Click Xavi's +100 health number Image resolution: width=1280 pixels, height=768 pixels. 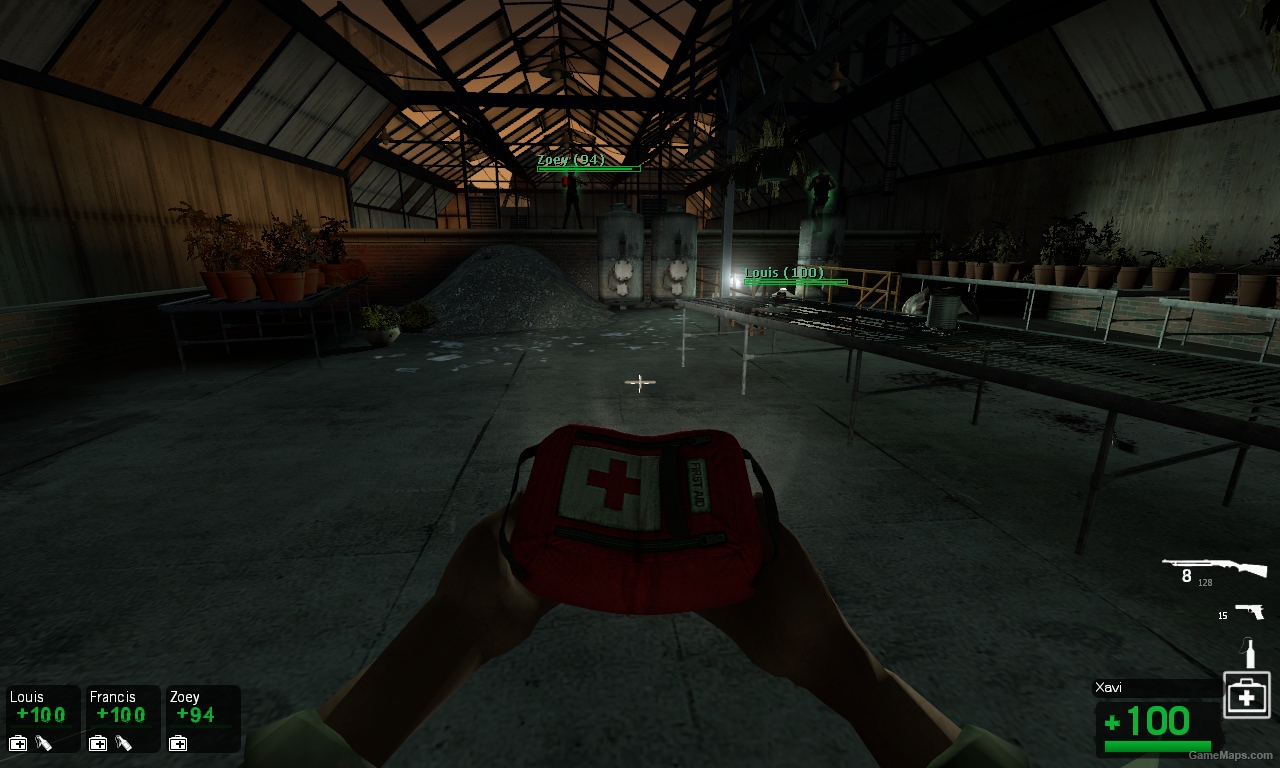(x=1145, y=720)
